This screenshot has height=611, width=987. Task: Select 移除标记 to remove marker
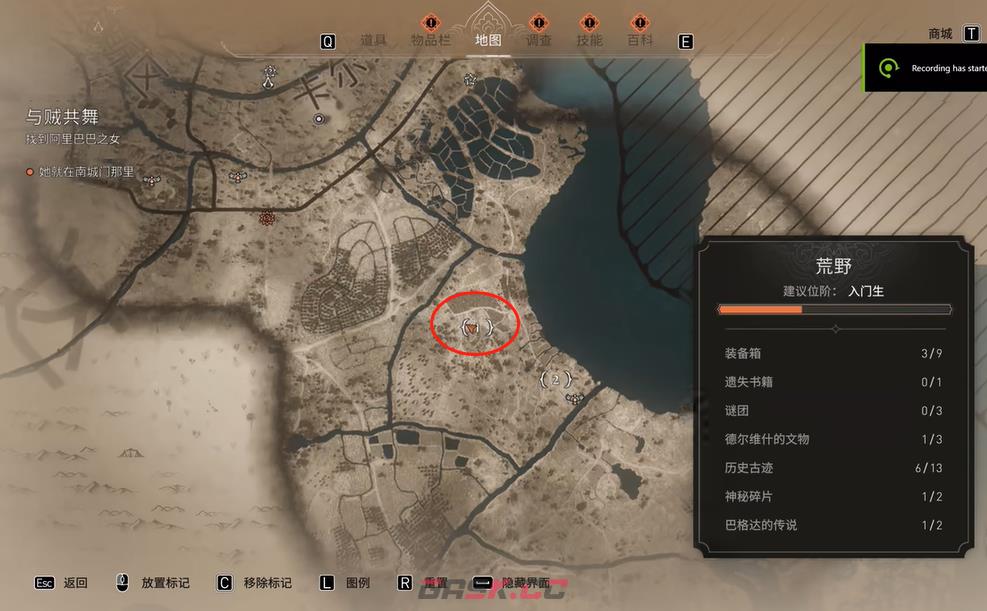[x=267, y=583]
